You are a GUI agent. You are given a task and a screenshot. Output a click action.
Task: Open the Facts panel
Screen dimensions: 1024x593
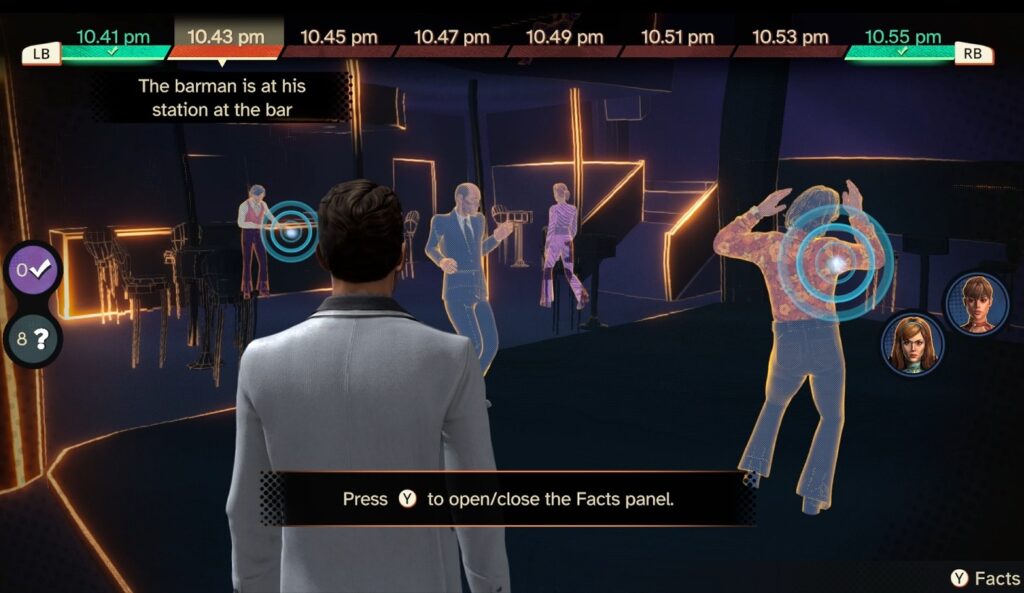click(985, 578)
